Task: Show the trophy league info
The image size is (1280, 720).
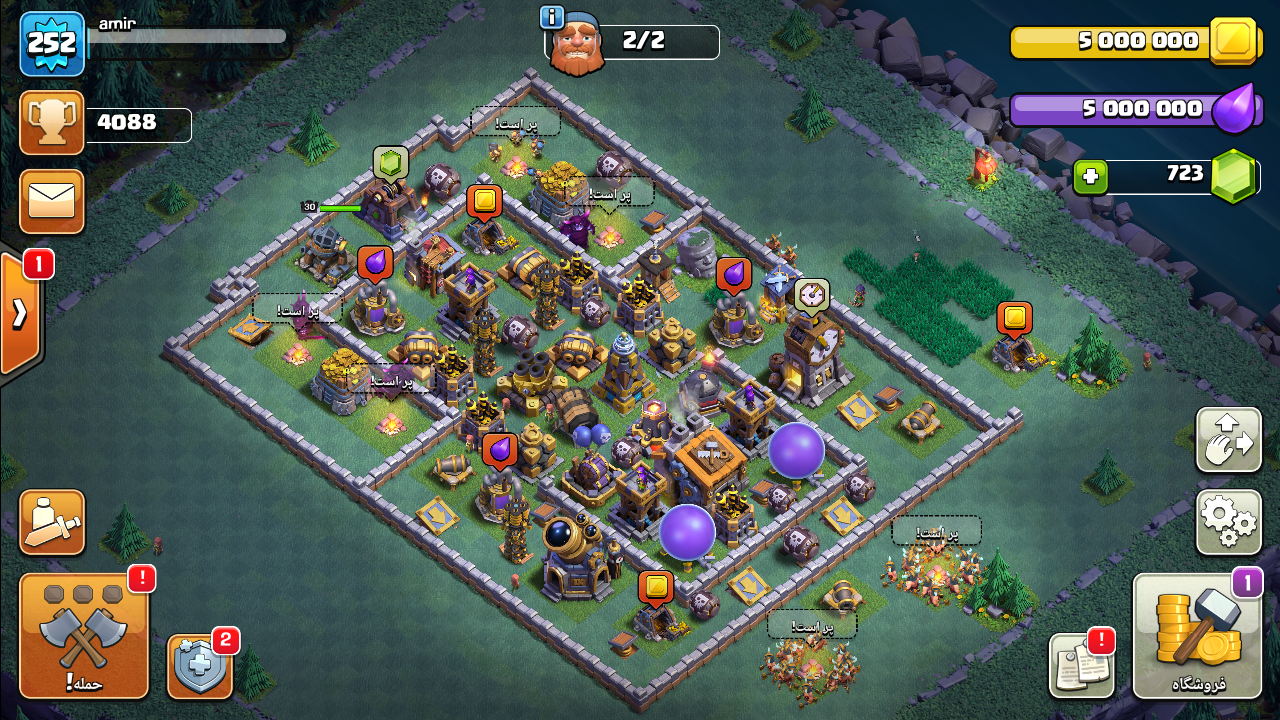Action: (52, 122)
